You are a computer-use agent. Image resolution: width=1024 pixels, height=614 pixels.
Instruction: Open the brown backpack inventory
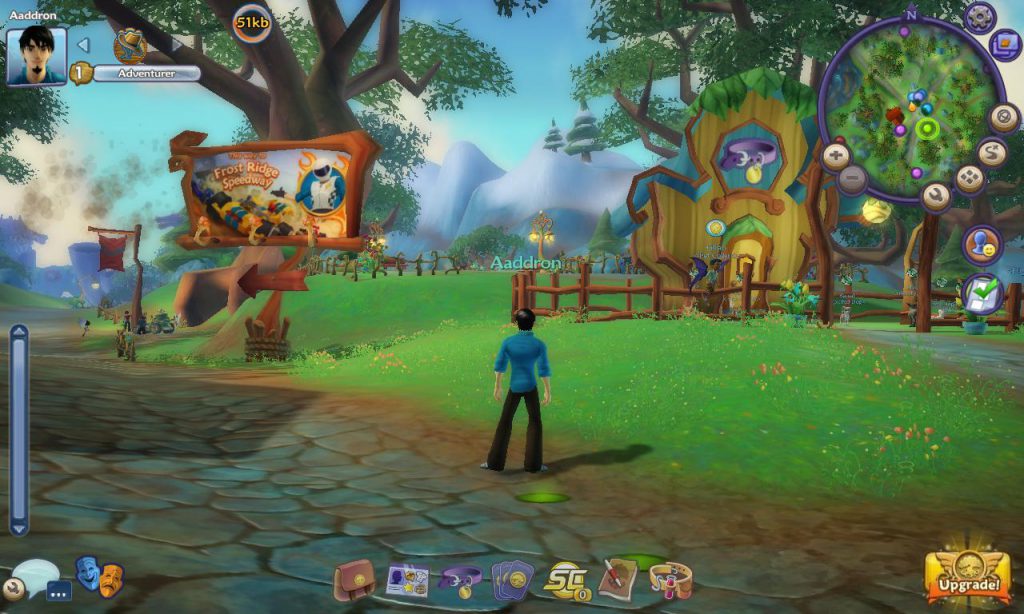(354, 580)
